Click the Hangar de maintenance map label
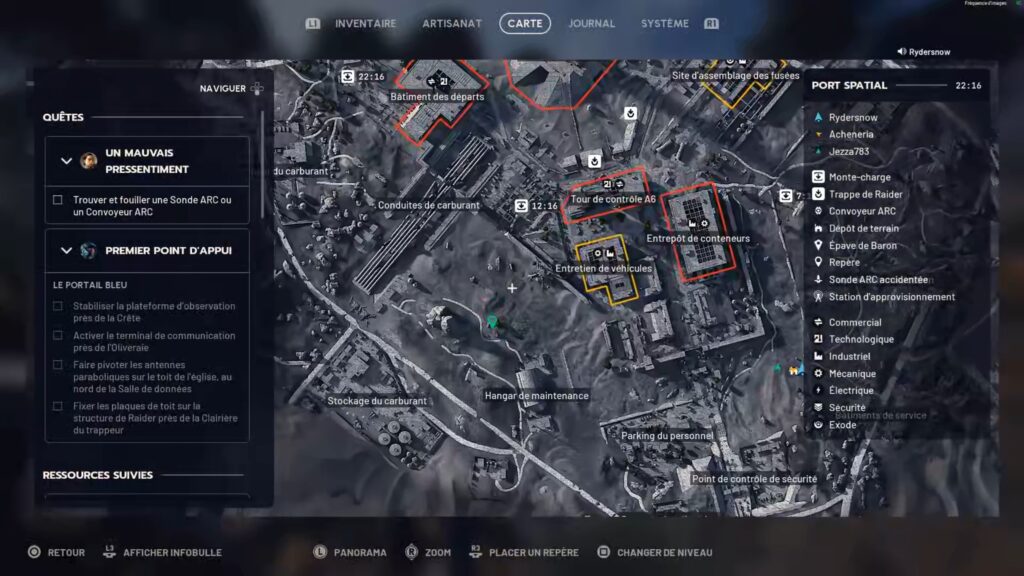 536,396
